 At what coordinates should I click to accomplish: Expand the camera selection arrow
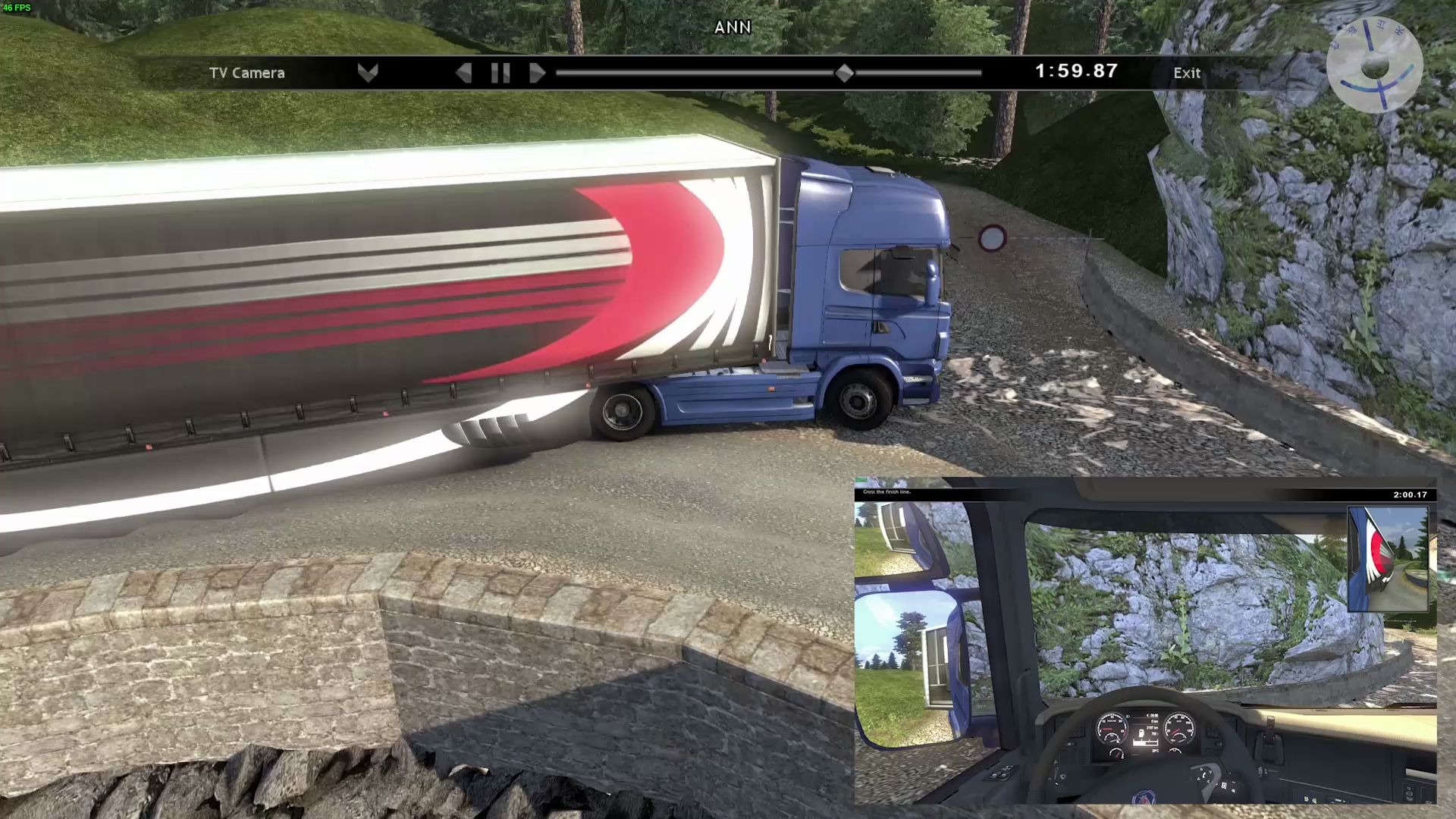tap(368, 73)
